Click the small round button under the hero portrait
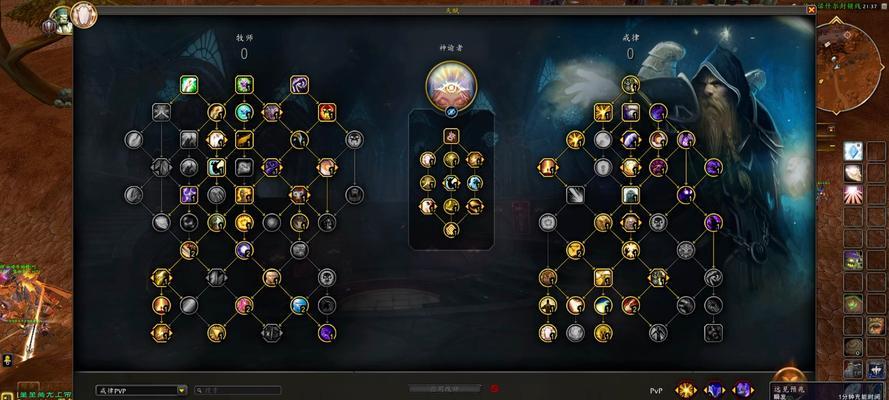Viewport: 889px width, 400px height. click(x=451, y=112)
